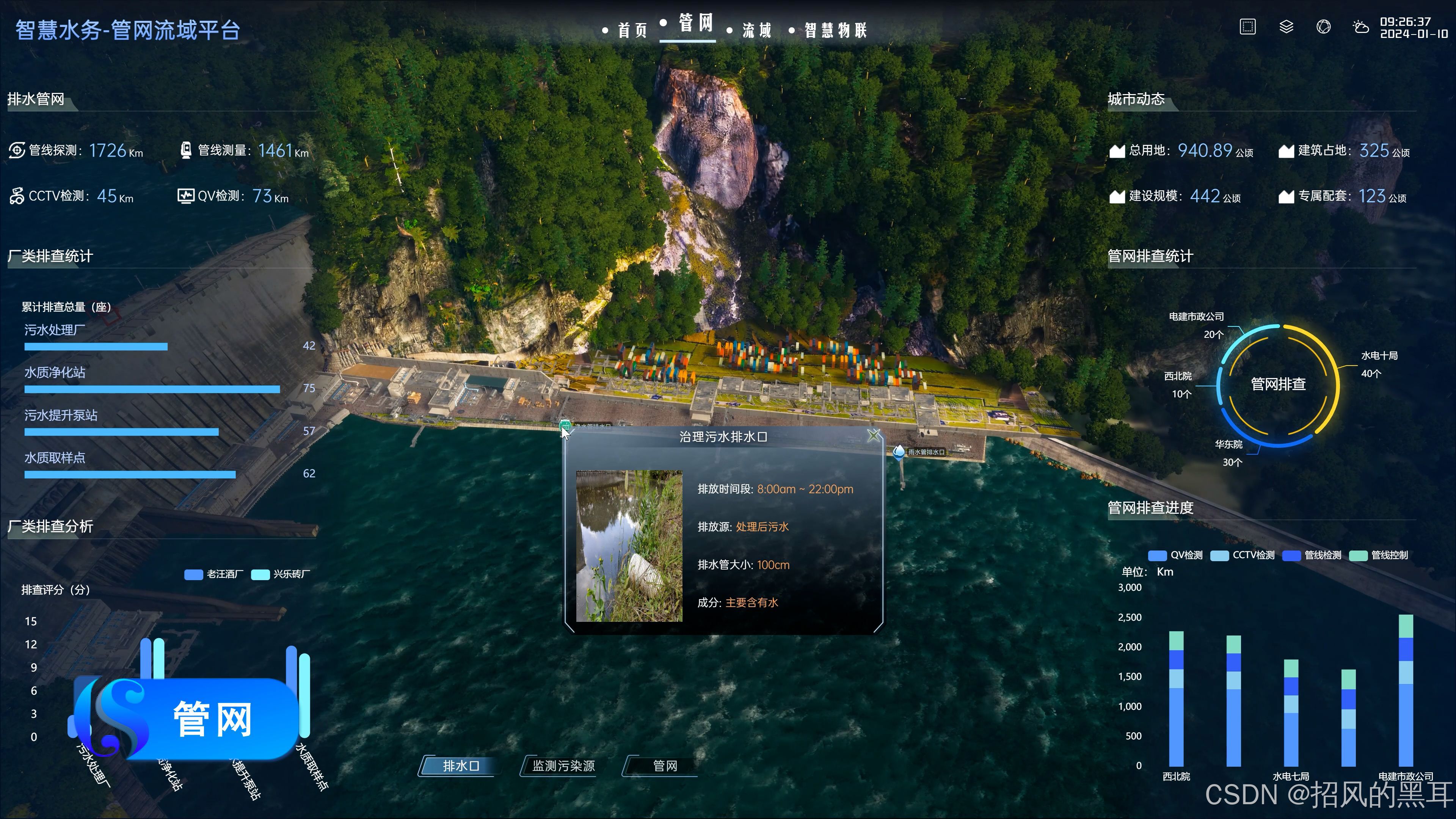
Task: Click the globe-shaped toolbar icon
Action: 1323,27
